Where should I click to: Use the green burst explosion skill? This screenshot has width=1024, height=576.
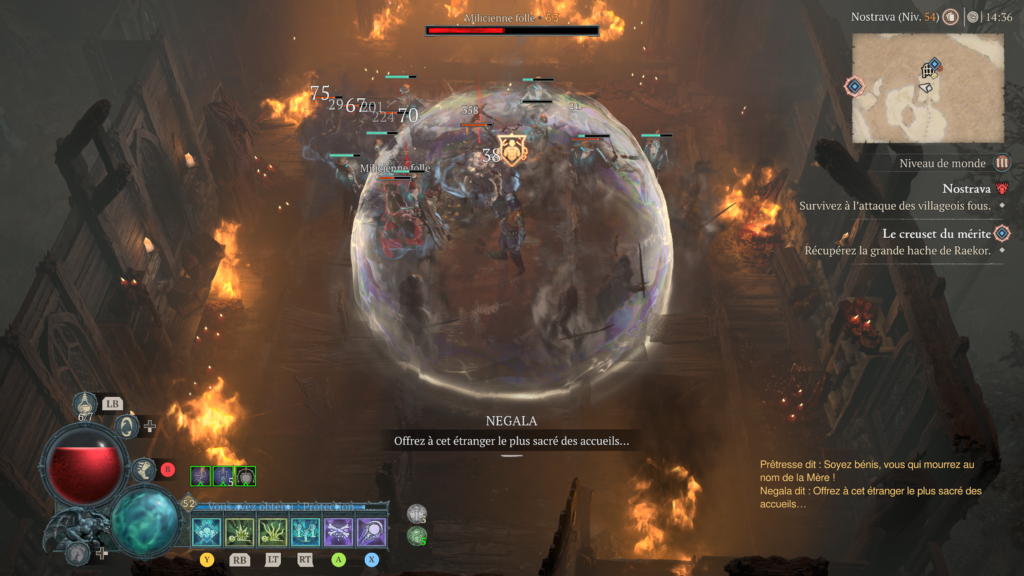240,532
